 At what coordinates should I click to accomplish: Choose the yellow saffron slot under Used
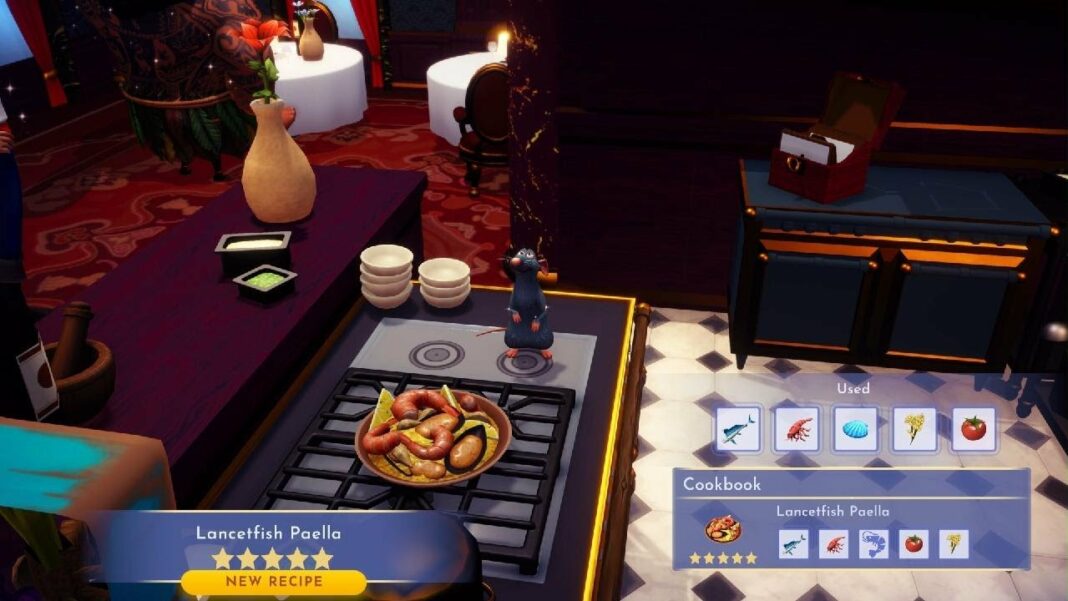click(915, 429)
